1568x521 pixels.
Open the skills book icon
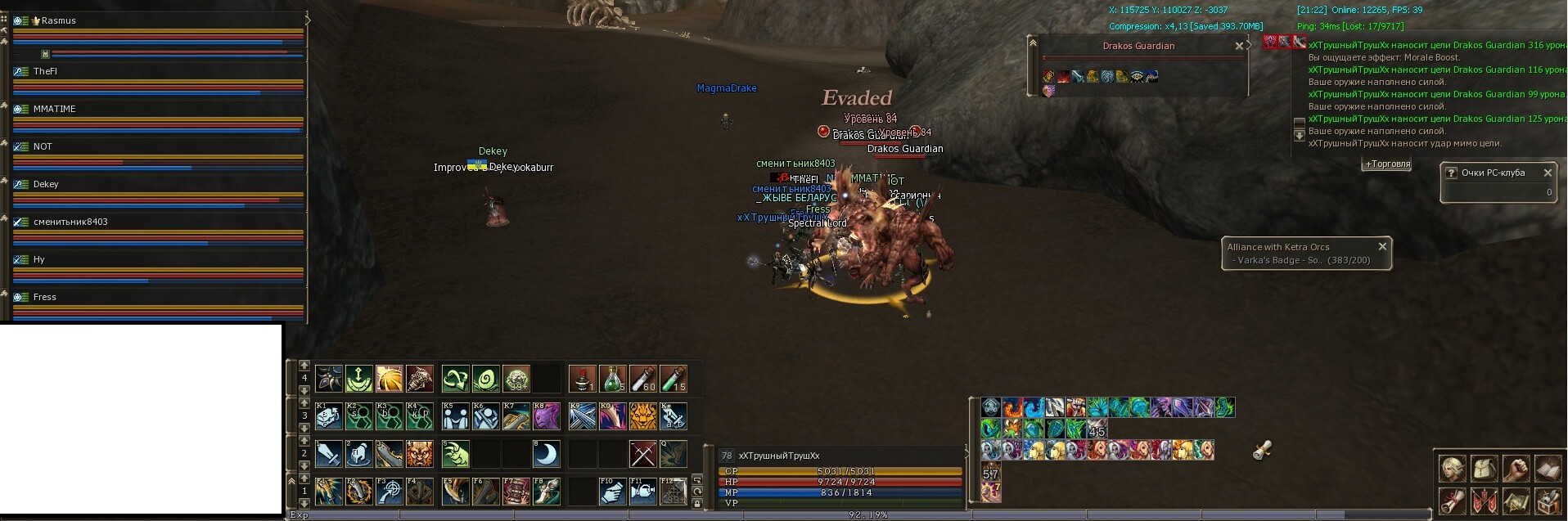coord(1548,469)
